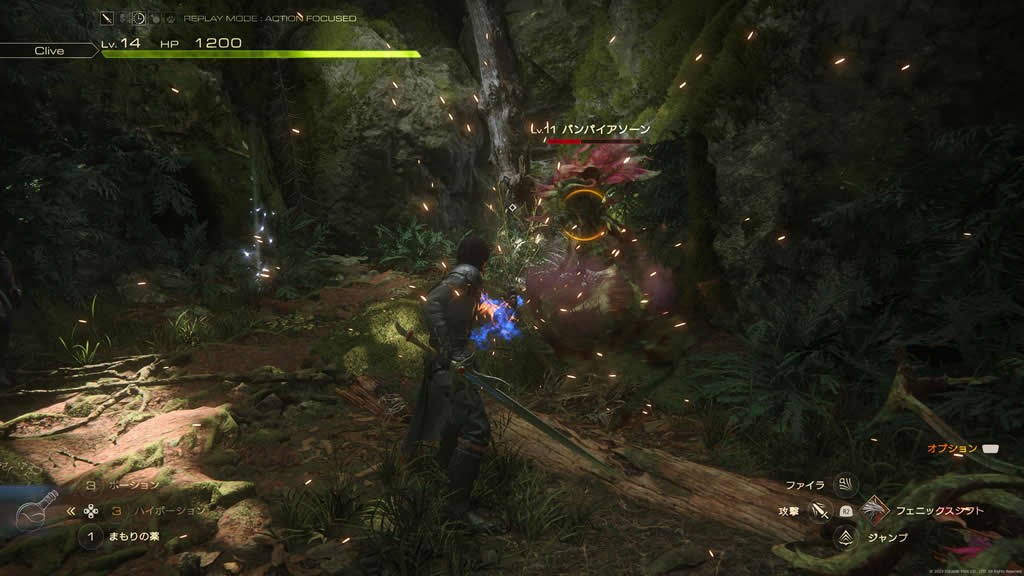Viewport: 1024px width, 576px height.
Task: Click the sword accessory icon beside Replay Mode
Action: pos(106,18)
